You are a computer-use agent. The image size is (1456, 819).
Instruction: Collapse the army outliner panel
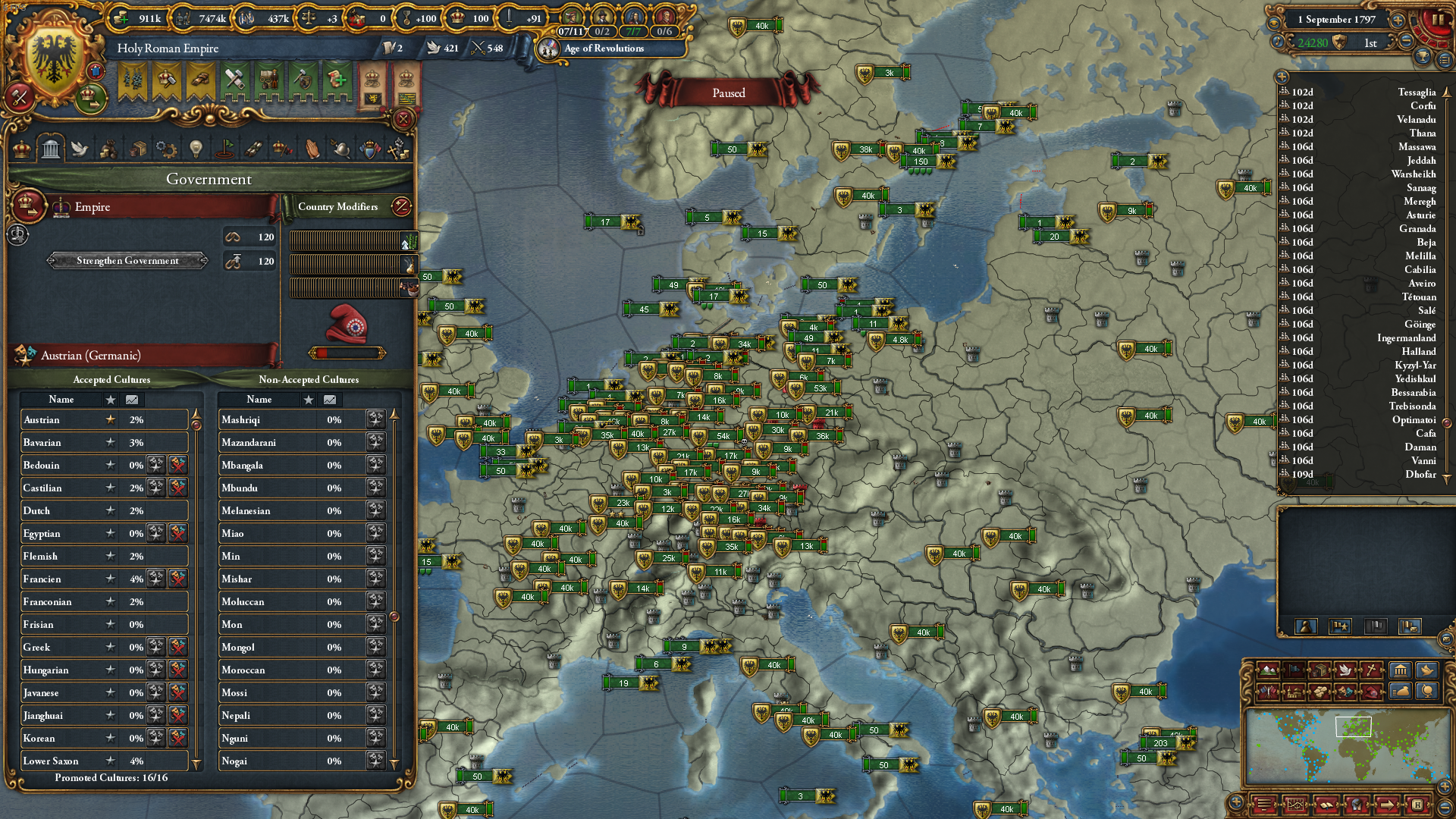[x=1282, y=76]
